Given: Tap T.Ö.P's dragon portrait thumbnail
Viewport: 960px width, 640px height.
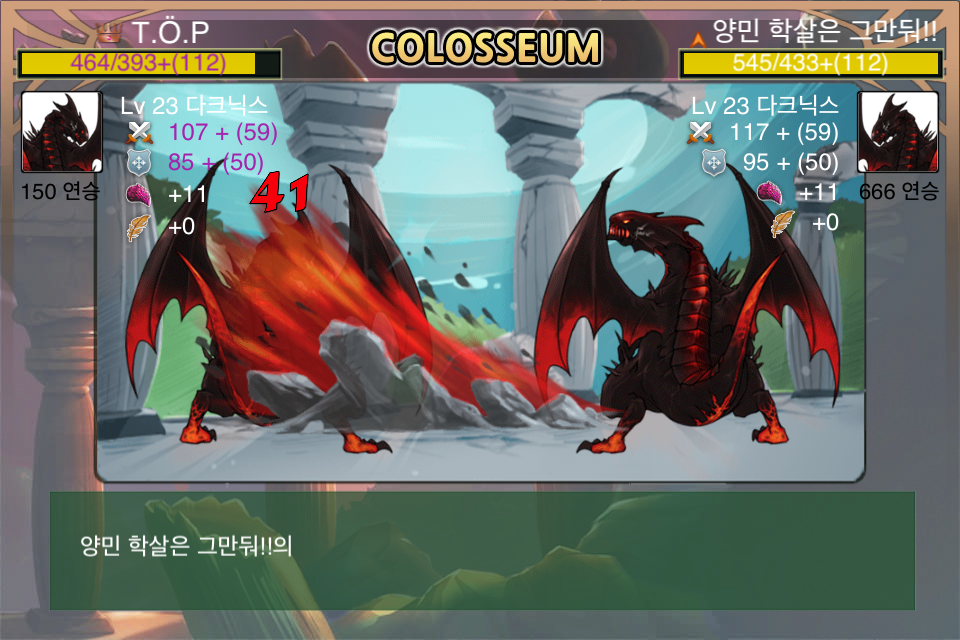Looking at the screenshot, I should [x=61, y=133].
